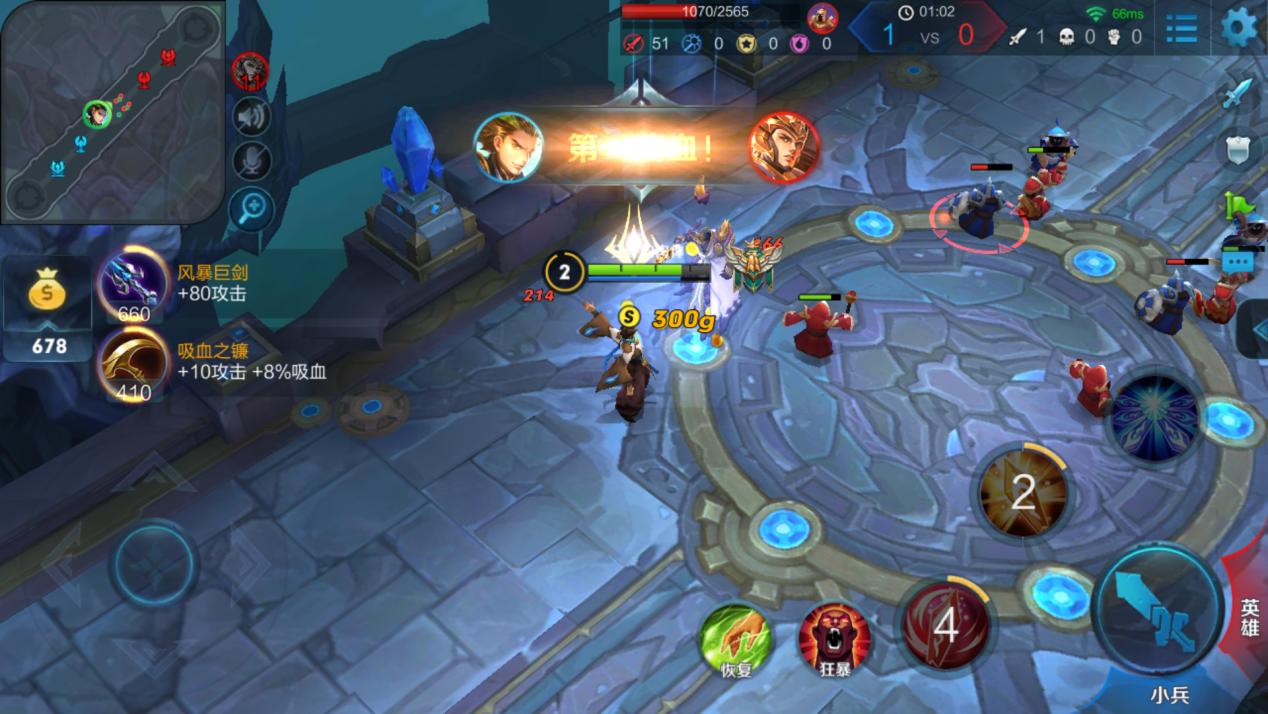Open the quick chat bubble
The height and width of the screenshot is (714, 1268).
click(x=1238, y=262)
